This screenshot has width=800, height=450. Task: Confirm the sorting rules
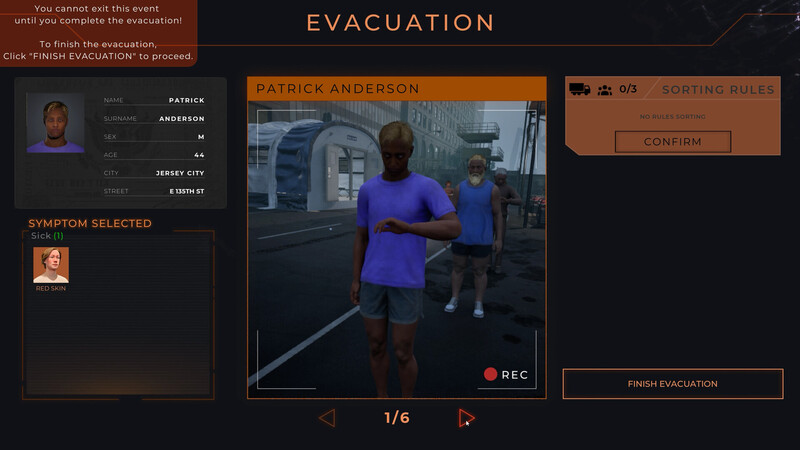coord(672,142)
